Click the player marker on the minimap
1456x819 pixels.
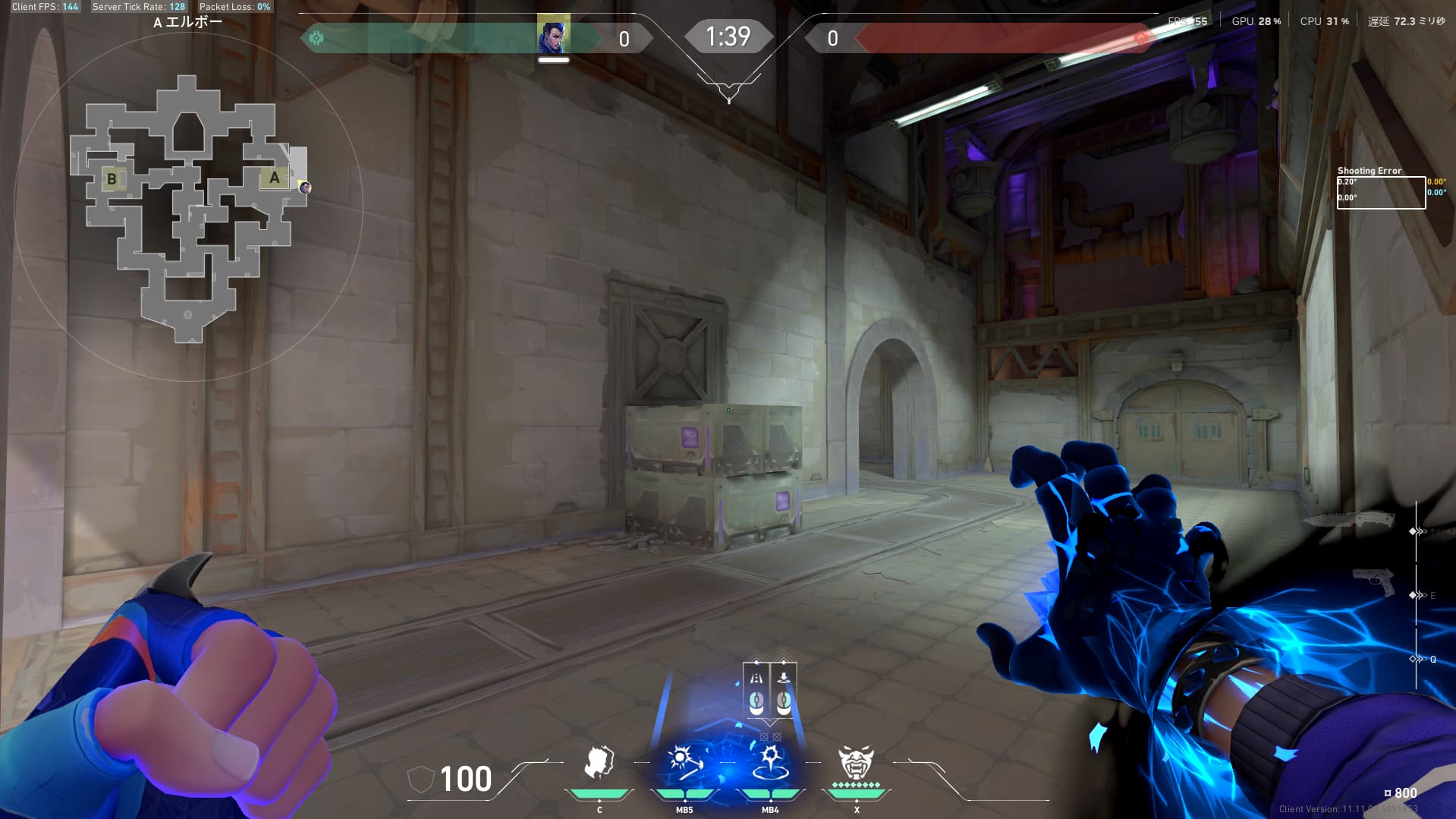[304, 187]
